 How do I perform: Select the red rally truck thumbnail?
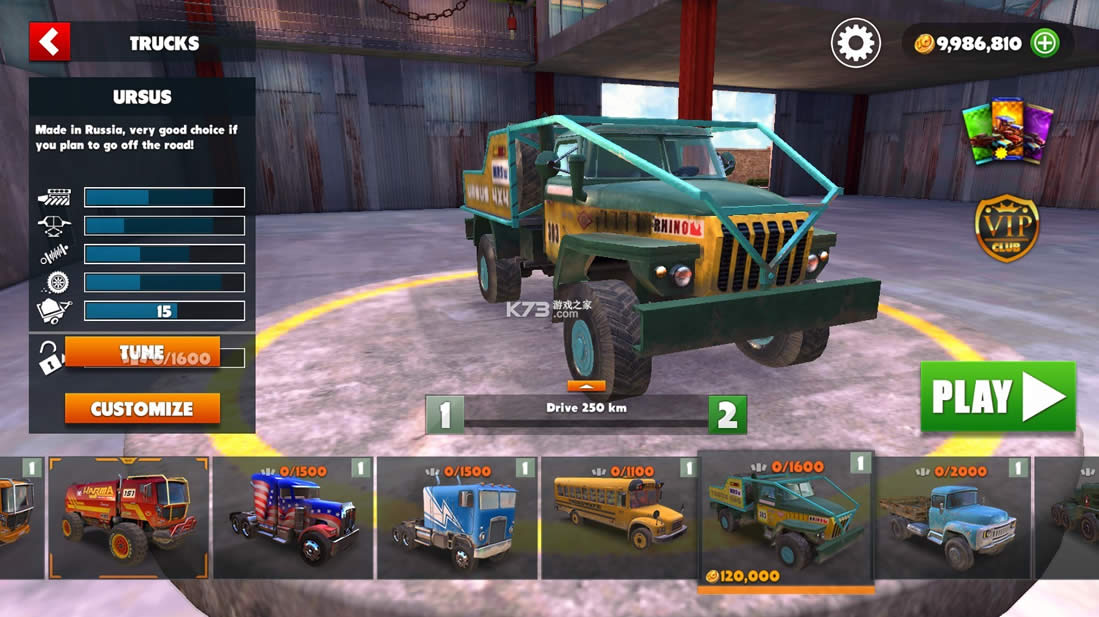128,518
